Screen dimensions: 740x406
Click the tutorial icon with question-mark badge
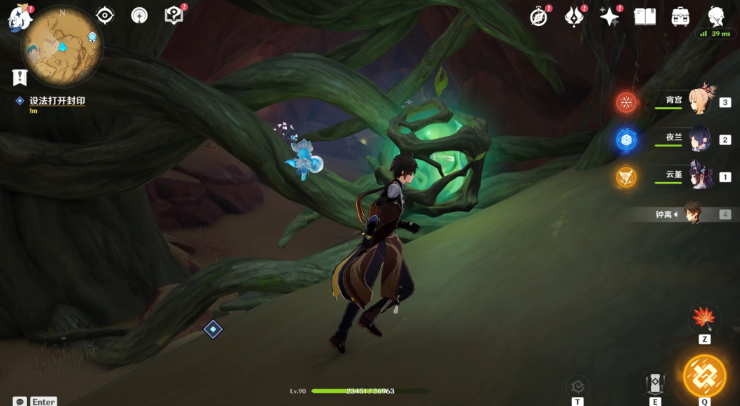(174, 15)
